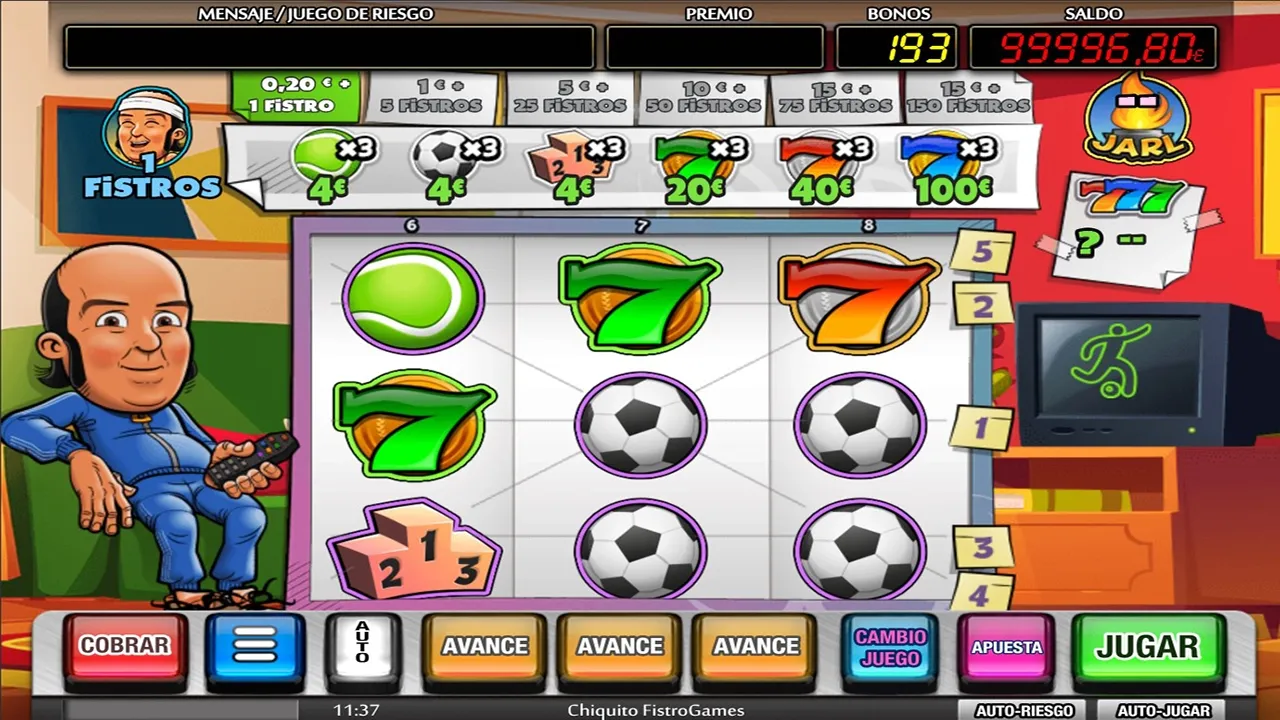The width and height of the screenshot is (1280, 720).
Task: Select the 0,20€ 1 Fistro bet tab
Action: point(297,95)
